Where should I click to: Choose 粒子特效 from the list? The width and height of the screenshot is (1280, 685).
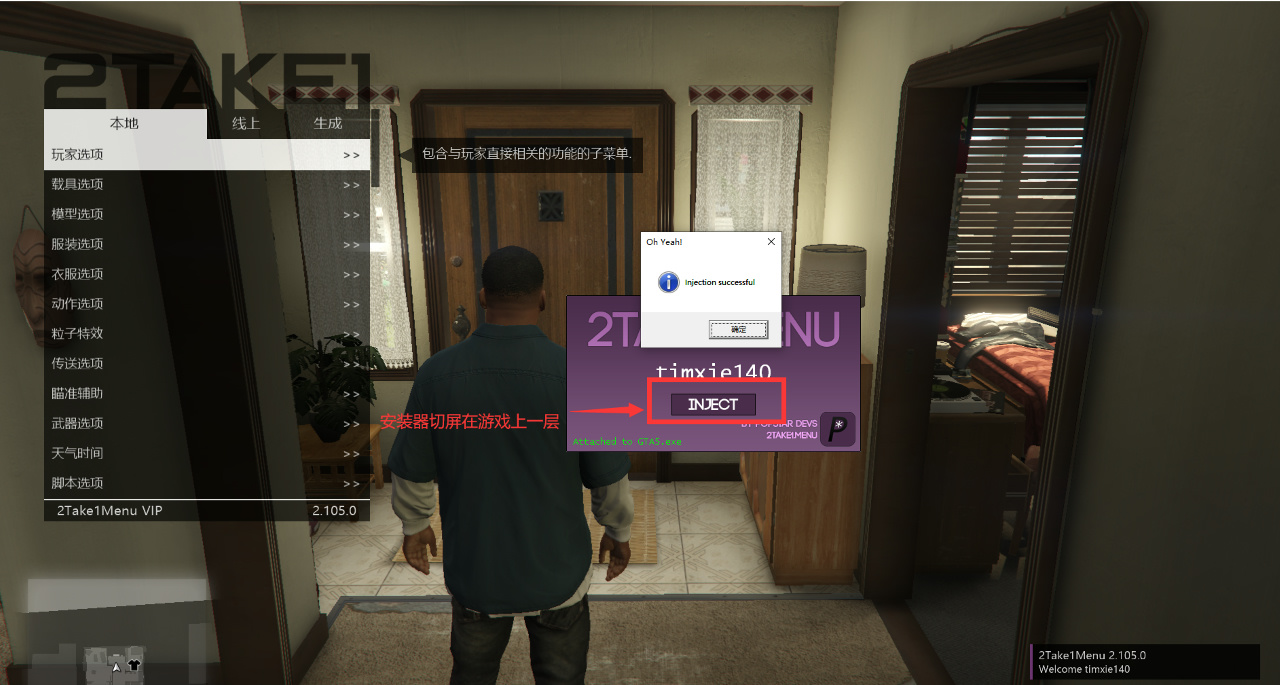[207, 334]
